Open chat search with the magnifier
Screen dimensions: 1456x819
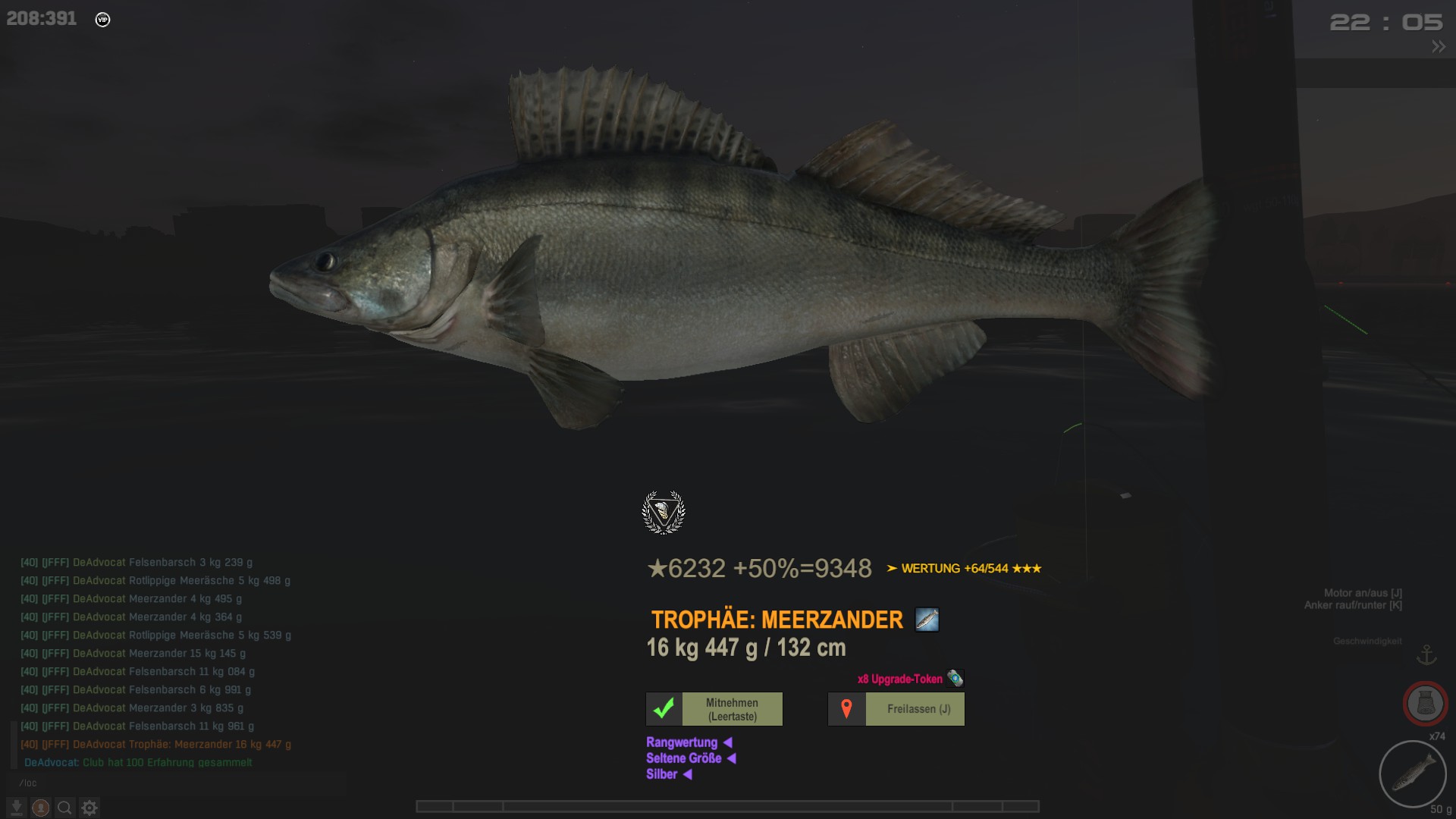(x=65, y=808)
